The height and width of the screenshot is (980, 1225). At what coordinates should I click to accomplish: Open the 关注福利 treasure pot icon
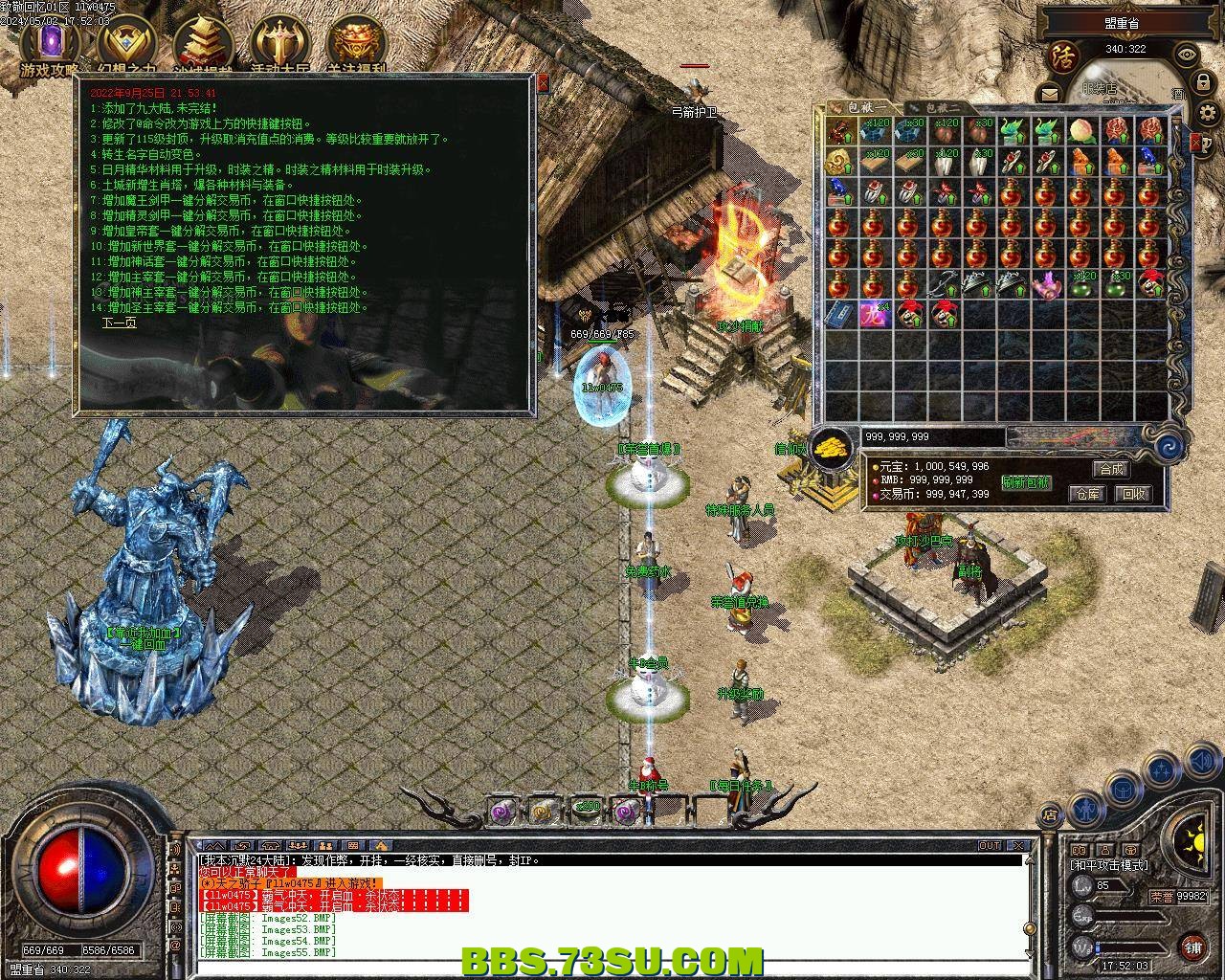tap(356, 44)
